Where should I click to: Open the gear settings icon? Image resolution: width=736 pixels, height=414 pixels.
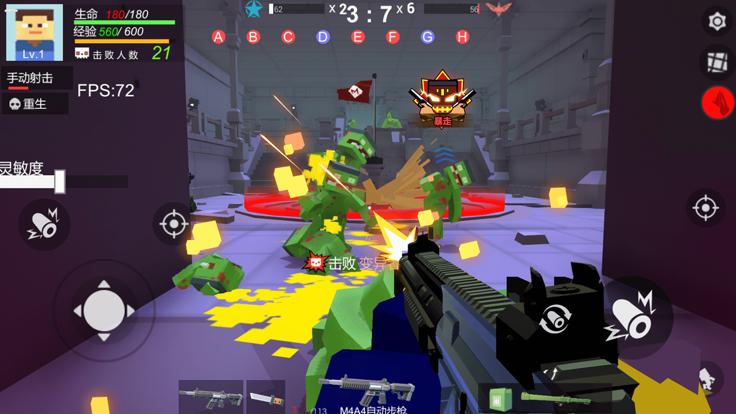tap(717, 21)
